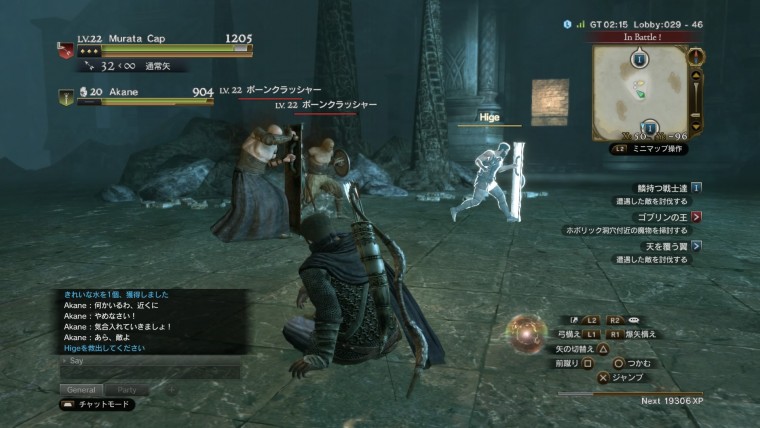Switch to the Party chat tab

[x=127, y=388]
